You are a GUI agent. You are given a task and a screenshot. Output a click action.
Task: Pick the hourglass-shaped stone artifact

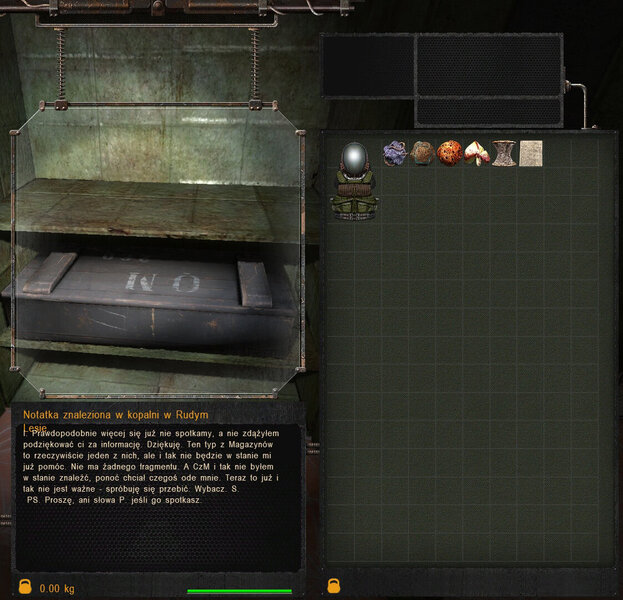(x=504, y=153)
